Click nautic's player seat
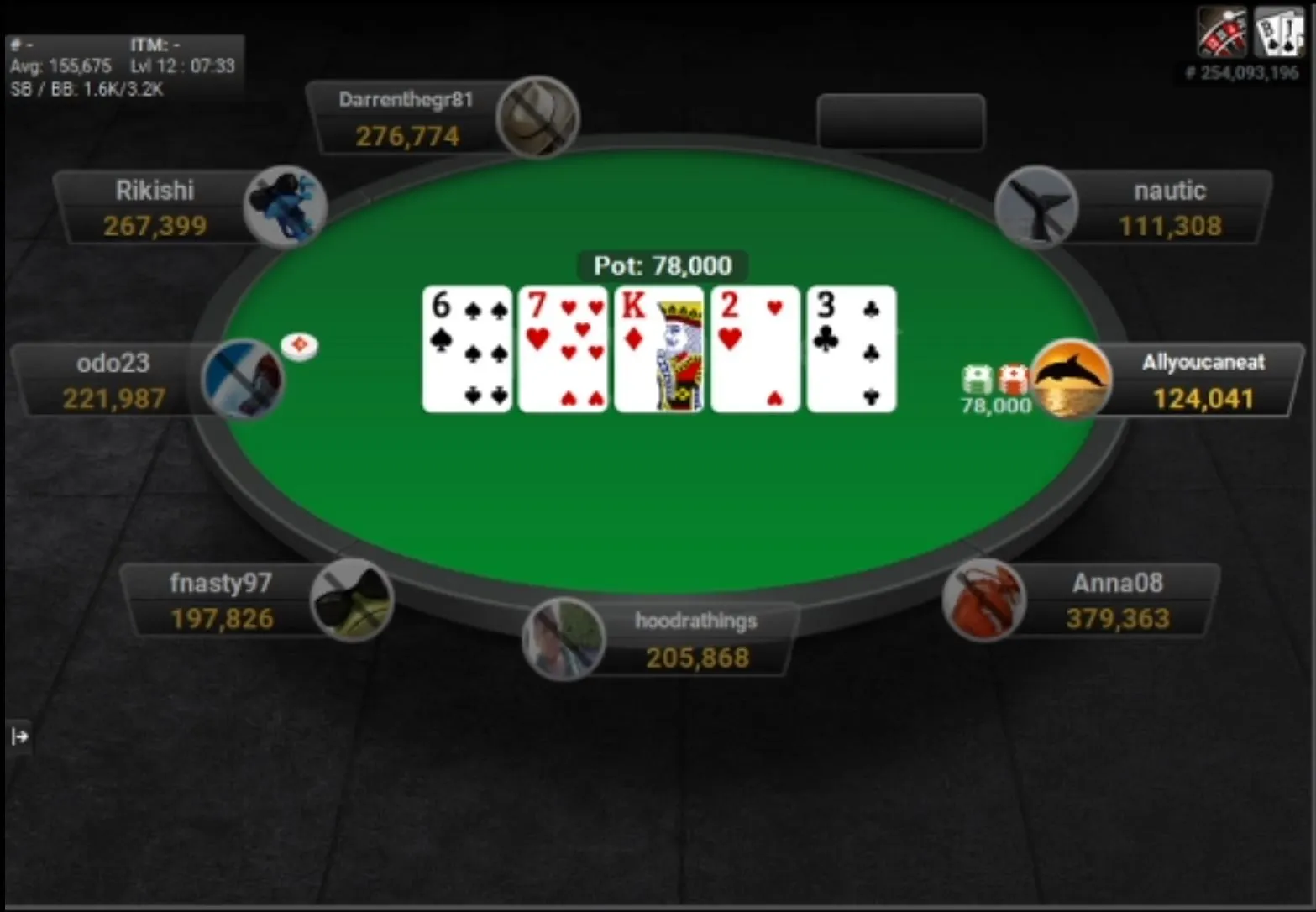This screenshot has height=912, width=1316. coord(1169,208)
